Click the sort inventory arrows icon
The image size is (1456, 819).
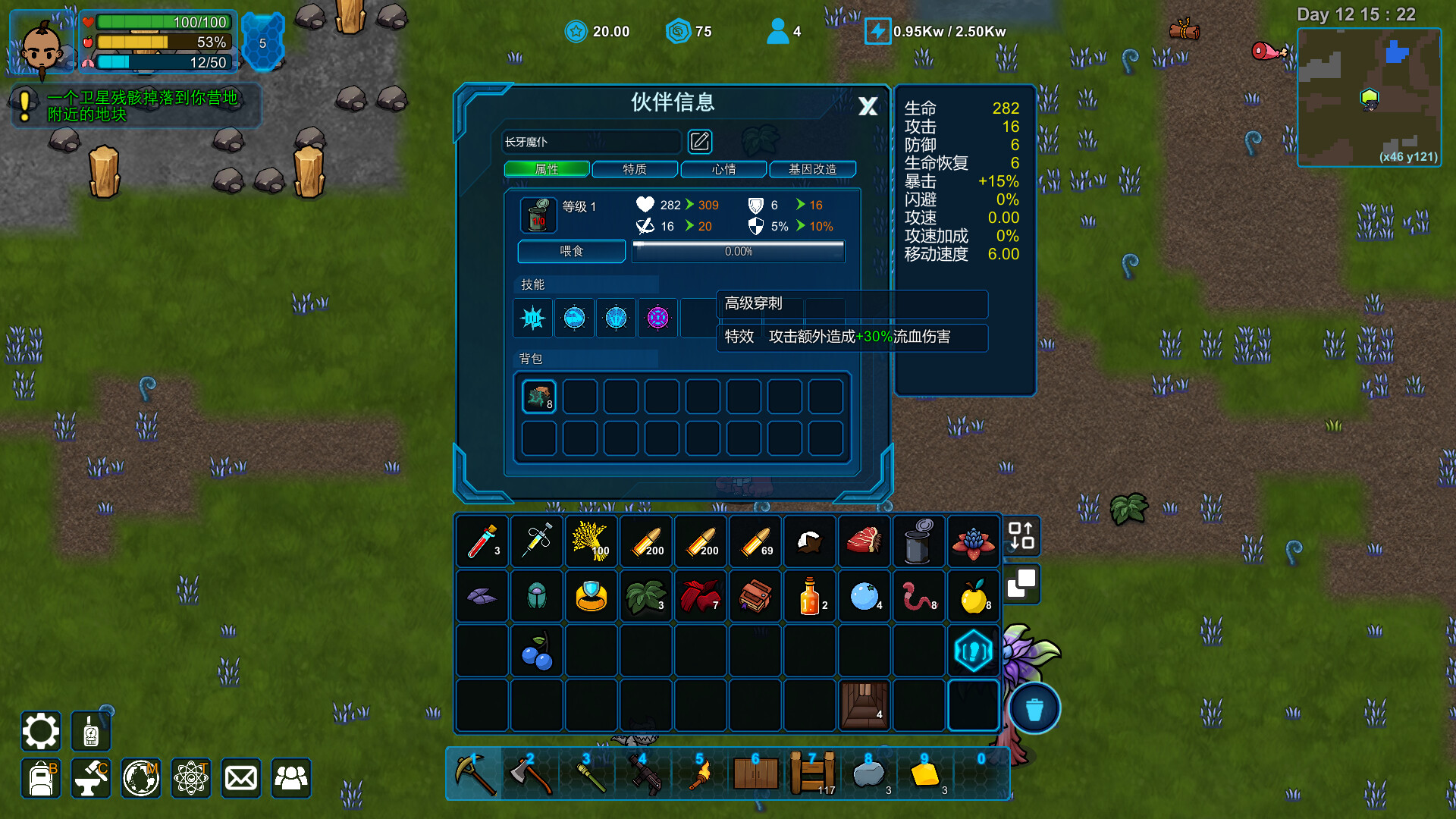tap(1021, 537)
